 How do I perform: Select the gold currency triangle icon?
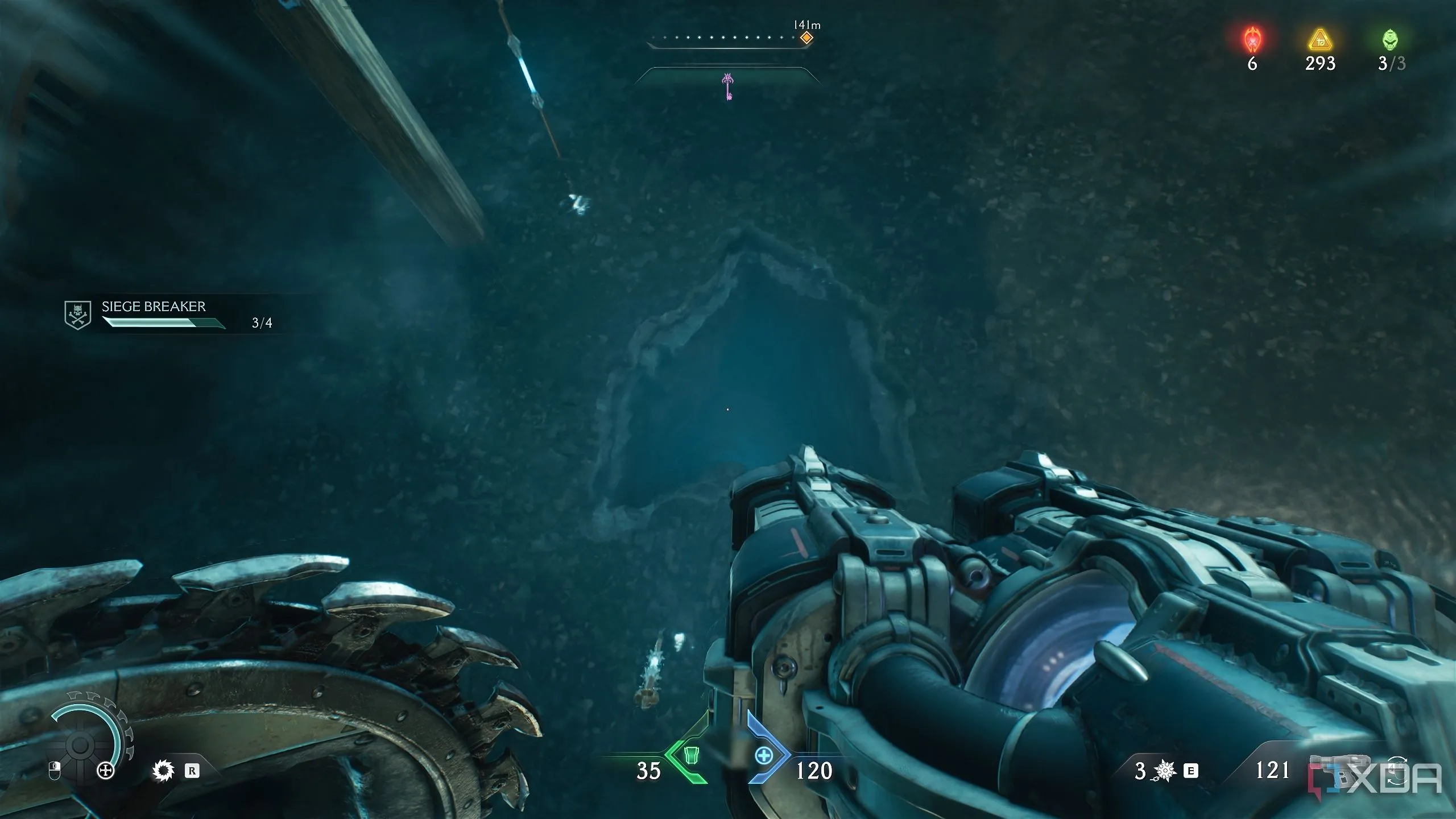pyautogui.click(x=1319, y=41)
